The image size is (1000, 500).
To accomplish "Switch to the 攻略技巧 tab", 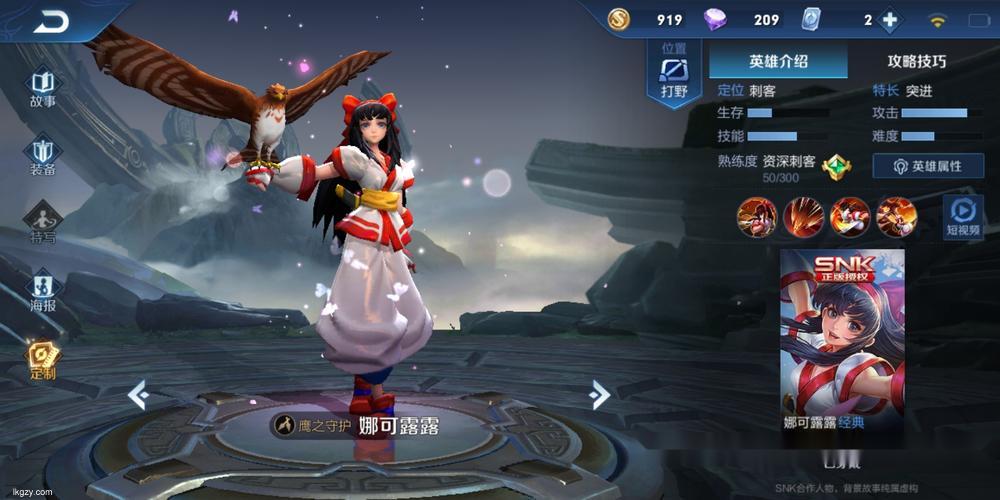I will tap(916, 61).
